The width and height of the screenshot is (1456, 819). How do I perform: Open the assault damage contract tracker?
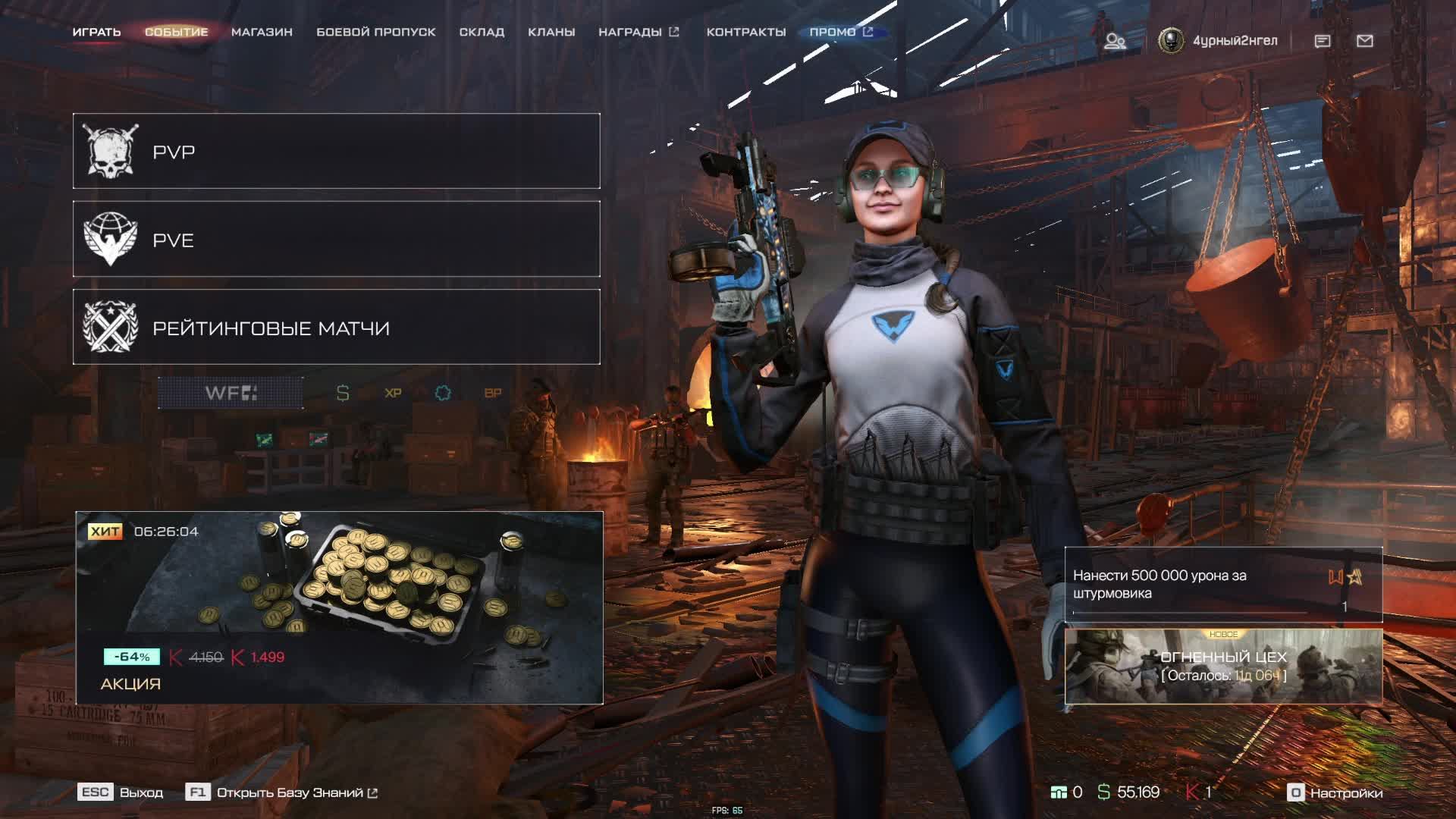pos(1222,585)
